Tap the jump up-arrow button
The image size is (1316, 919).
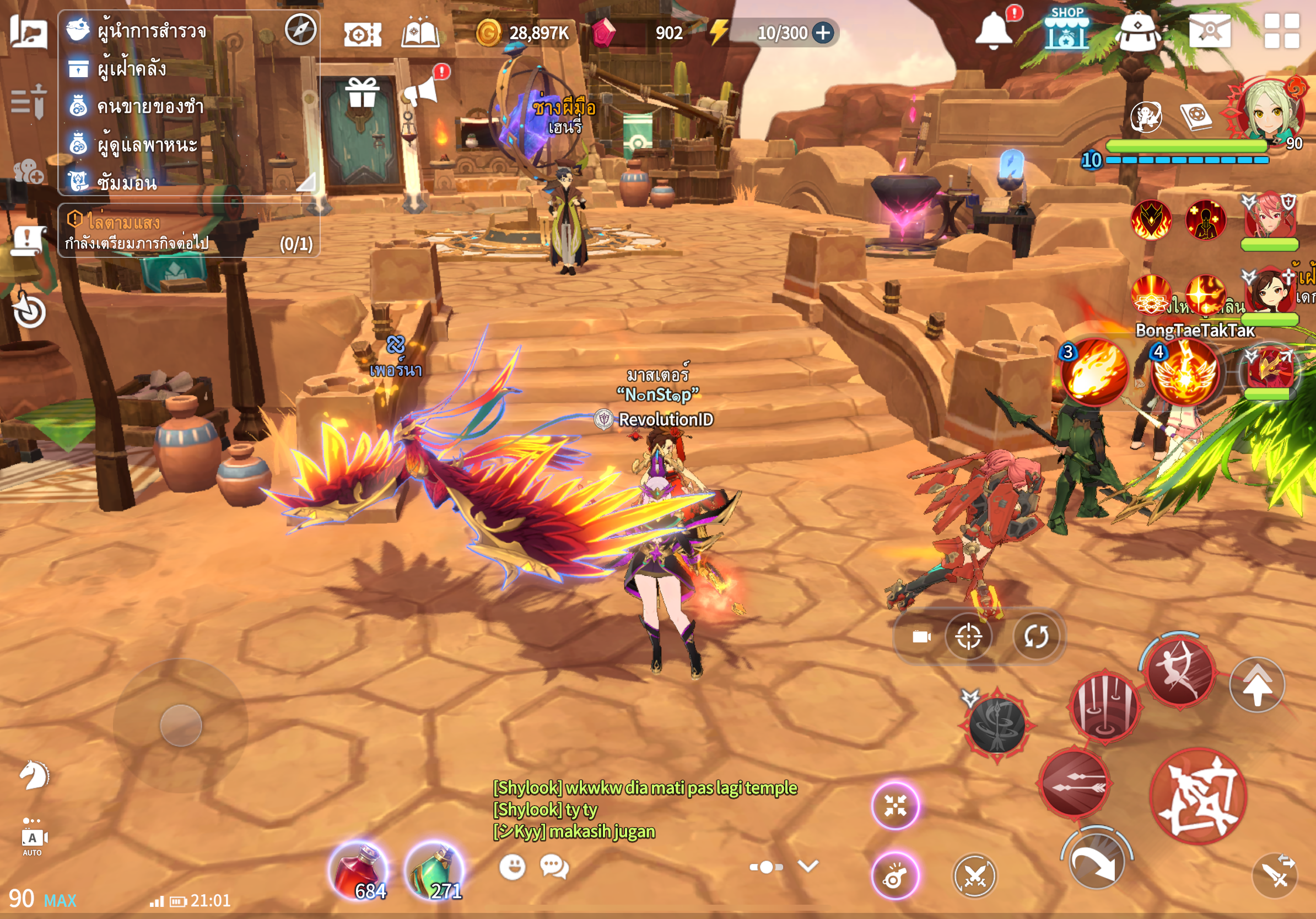[x=1257, y=685]
